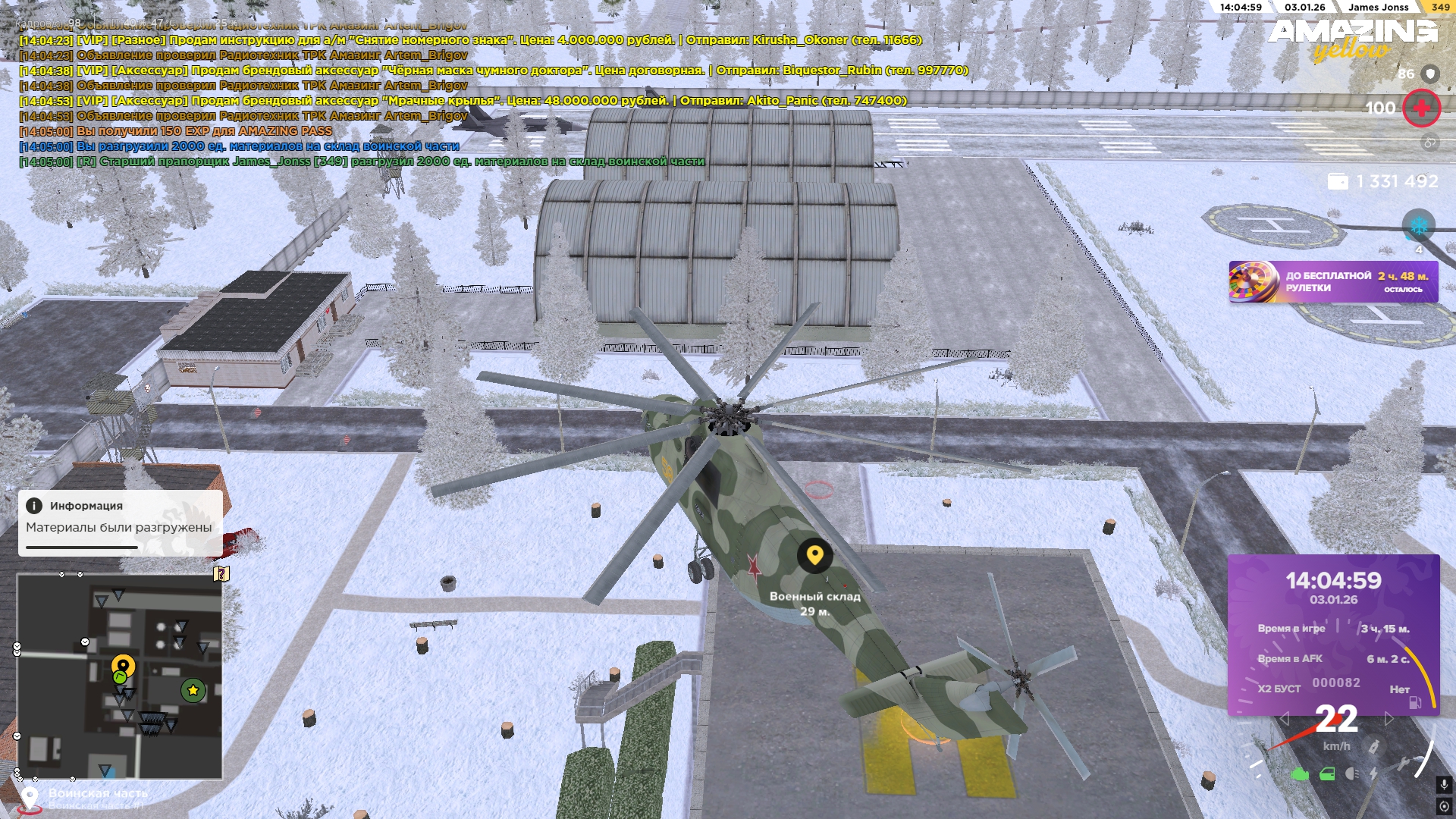This screenshot has width=1456, height=819.
Task: Activate the right turn signal arrow
Action: click(x=1389, y=719)
